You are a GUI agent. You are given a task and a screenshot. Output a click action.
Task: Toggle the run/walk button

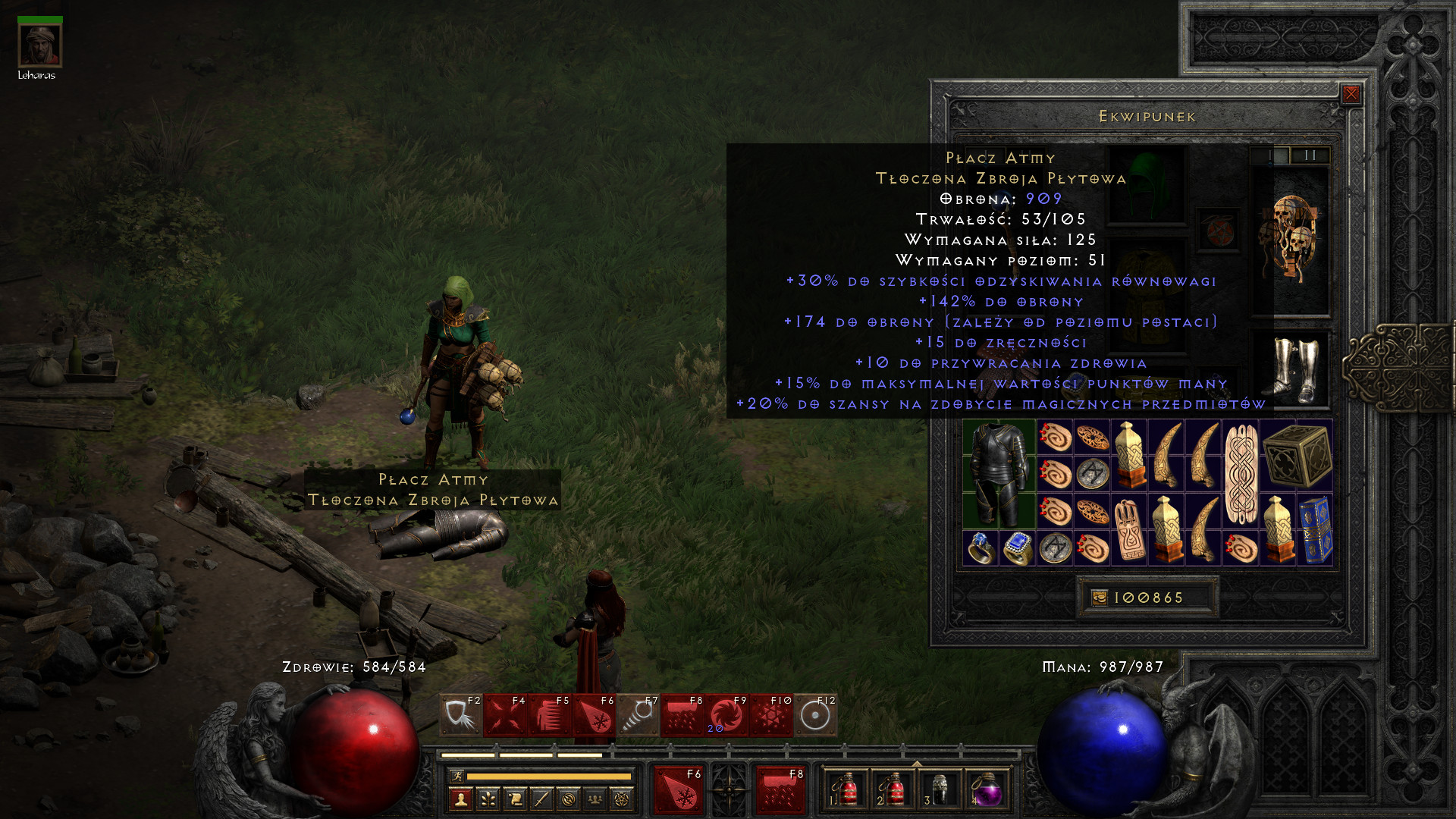pos(457,776)
